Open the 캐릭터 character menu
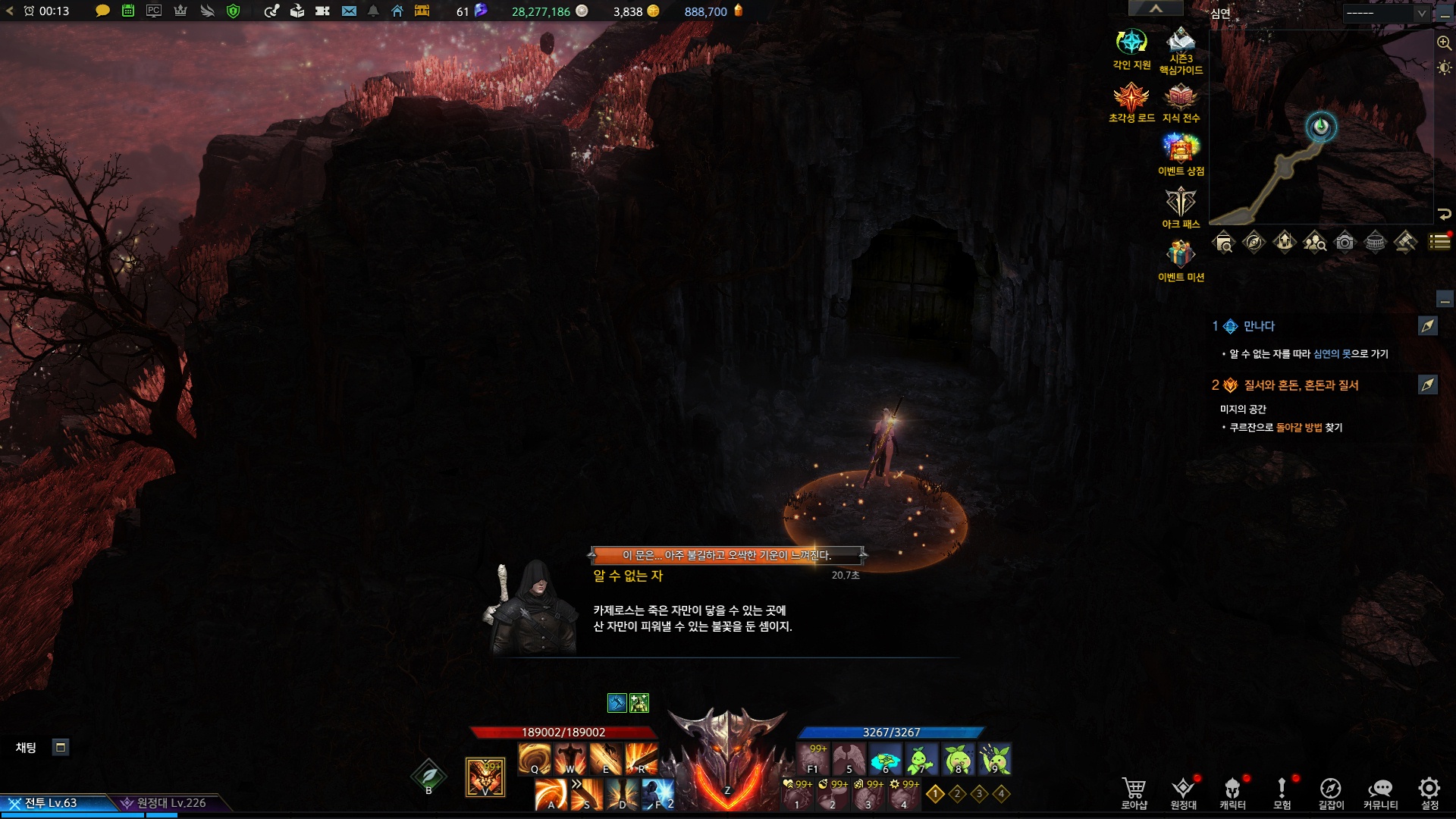Viewport: 1456px width, 819px height. coord(1232,792)
